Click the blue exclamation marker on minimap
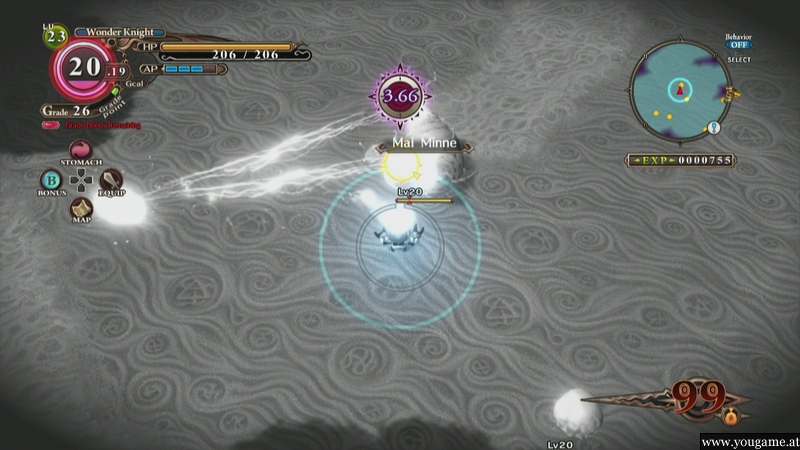This screenshot has height=450, width=800. click(714, 127)
